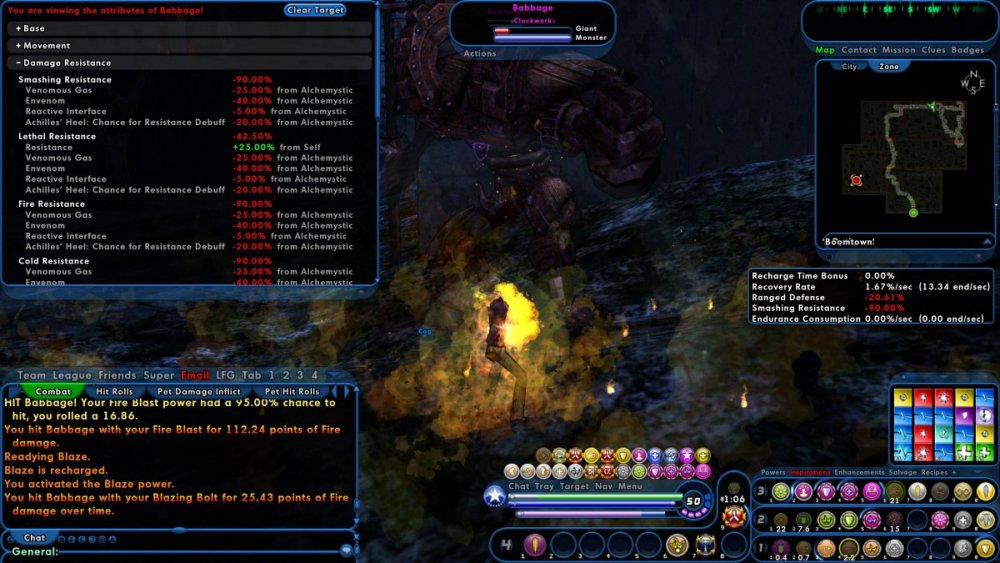Image resolution: width=1000 pixels, height=563 pixels.
Task: Open the Email window
Action: point(195,375)
